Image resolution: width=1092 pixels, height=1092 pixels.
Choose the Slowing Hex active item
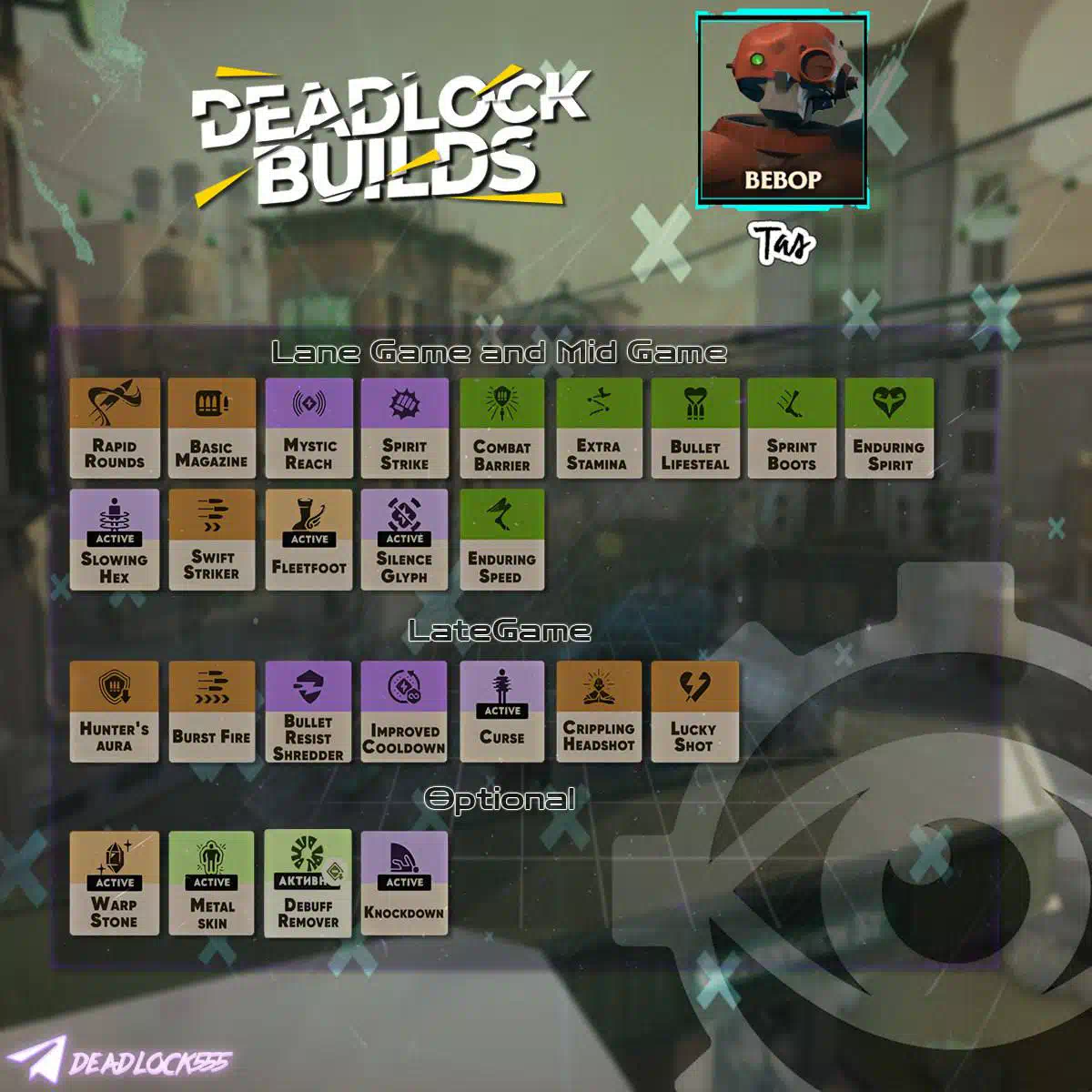(115, 540)
